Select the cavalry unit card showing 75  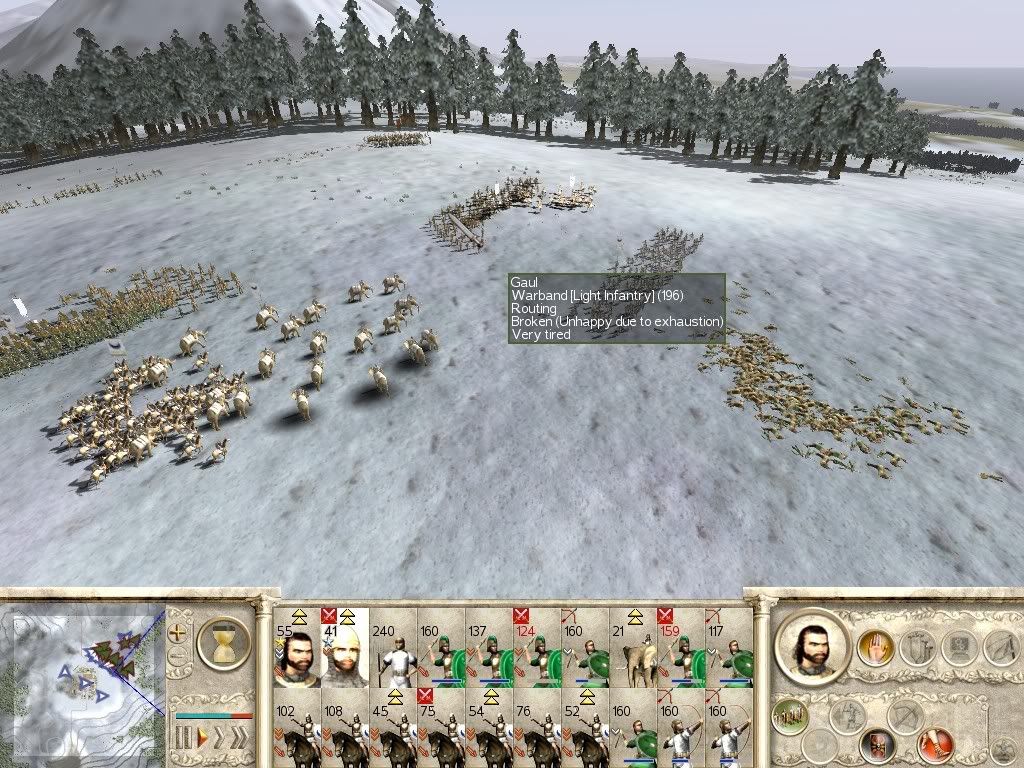point(440,727)
